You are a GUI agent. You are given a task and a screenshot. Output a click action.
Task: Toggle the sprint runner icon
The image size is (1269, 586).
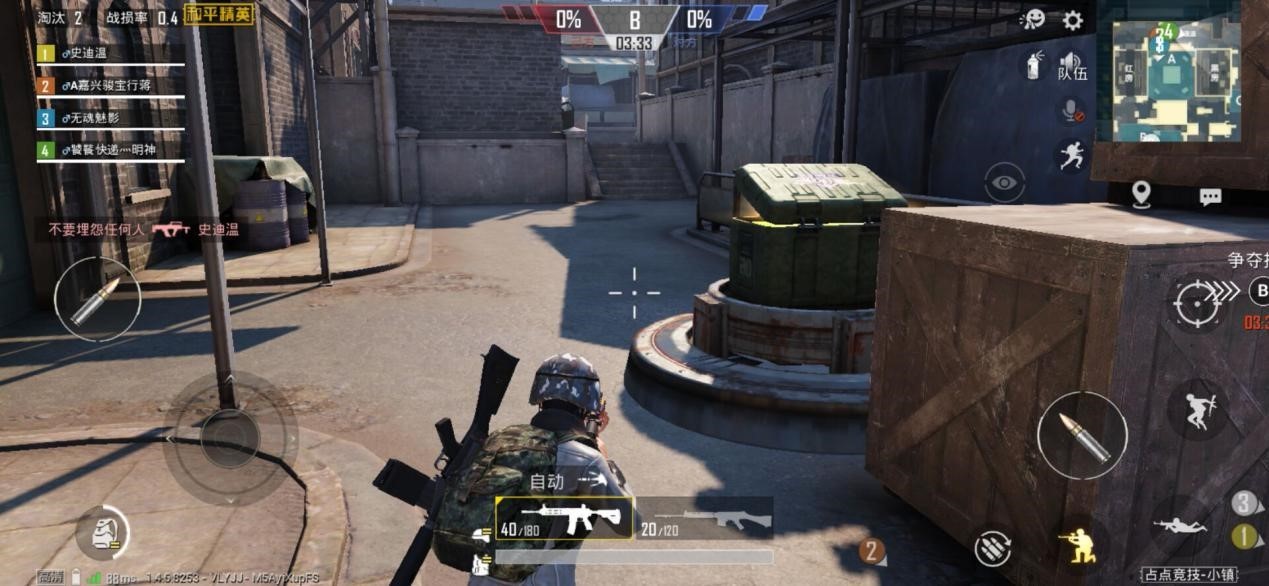(x=1072, y=155)
